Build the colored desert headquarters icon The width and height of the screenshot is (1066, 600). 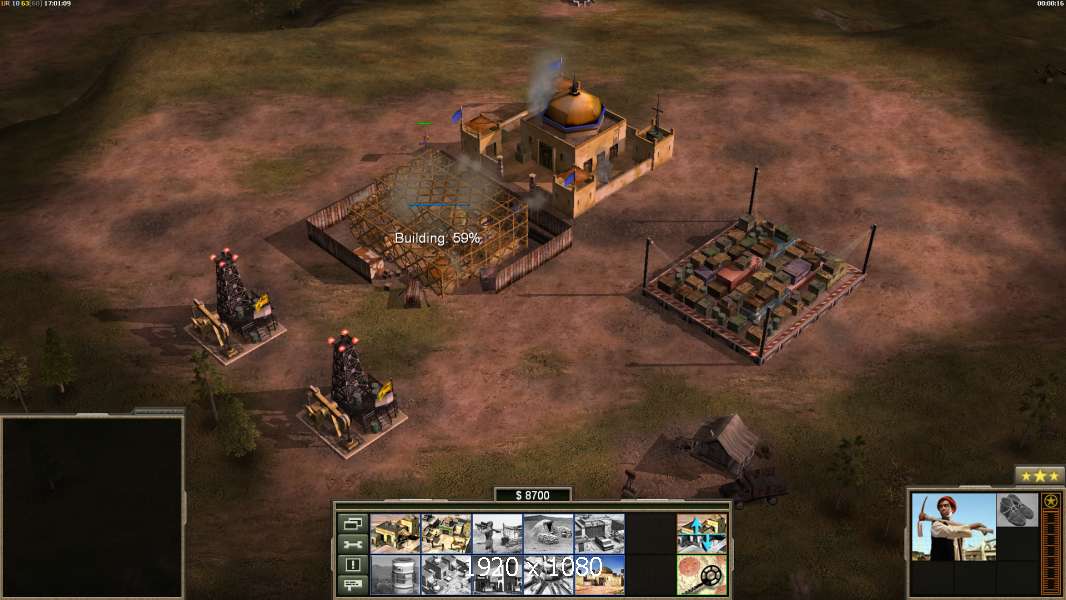pos(599,574)
